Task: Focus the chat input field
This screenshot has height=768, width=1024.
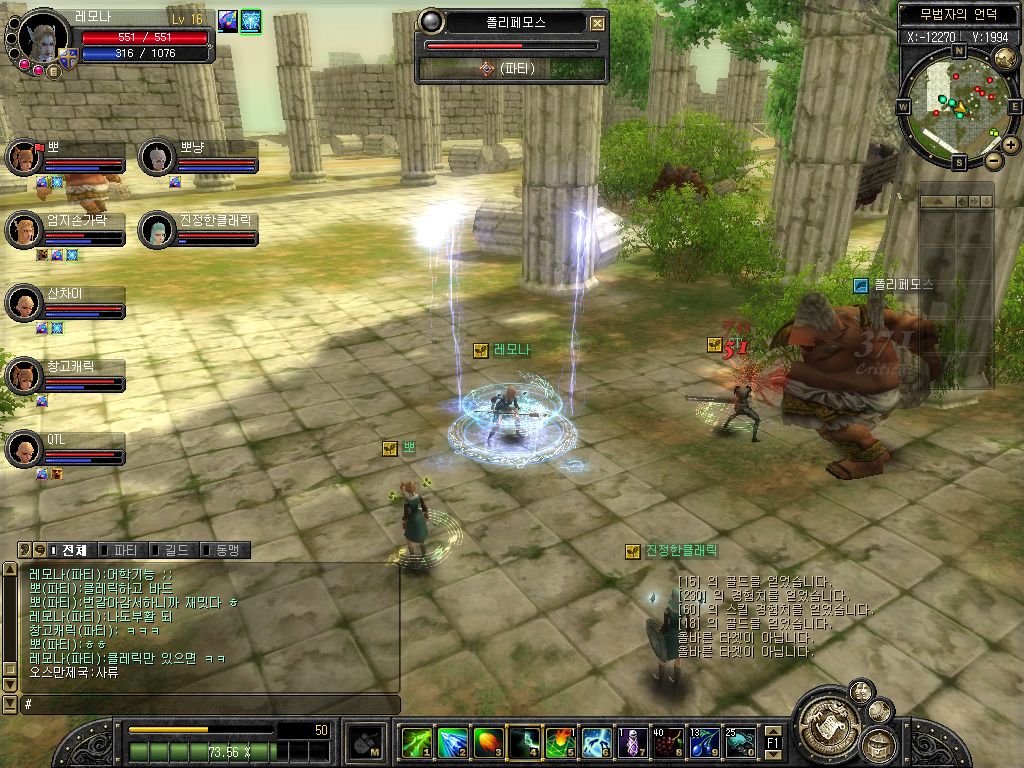Action: pyautogui.click(x=210, y=704)
